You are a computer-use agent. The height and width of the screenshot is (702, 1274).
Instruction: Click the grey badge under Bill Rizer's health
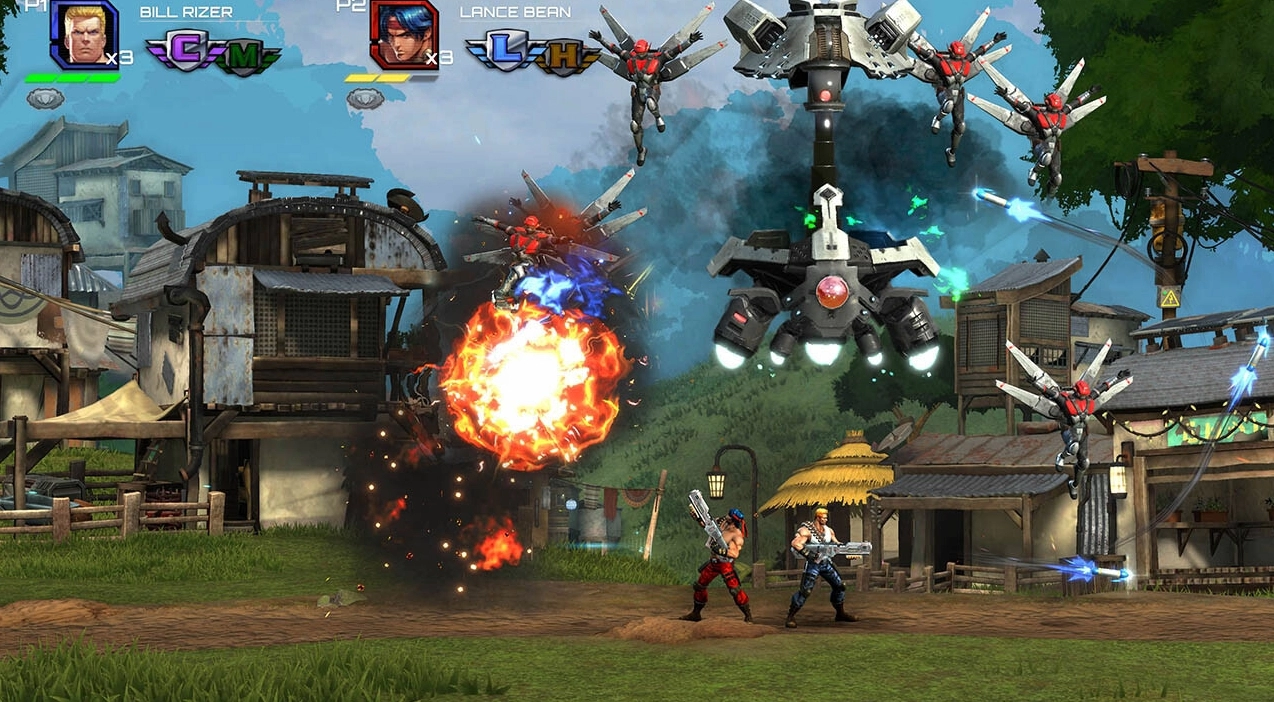(45, 98)
